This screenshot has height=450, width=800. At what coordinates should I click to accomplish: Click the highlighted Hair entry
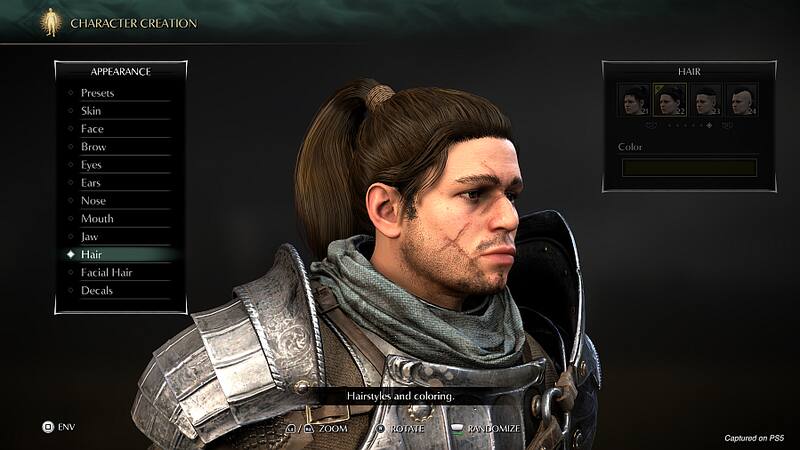[92, 255]
